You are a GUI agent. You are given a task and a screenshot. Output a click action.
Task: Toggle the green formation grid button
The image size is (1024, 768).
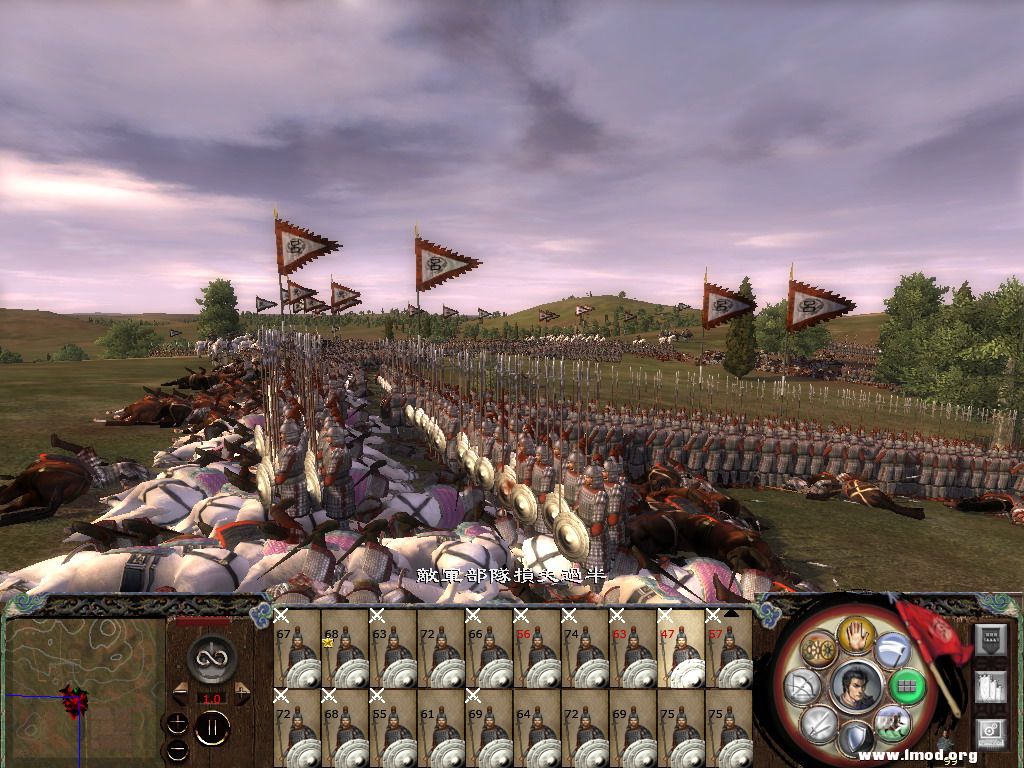coord(906,687)
